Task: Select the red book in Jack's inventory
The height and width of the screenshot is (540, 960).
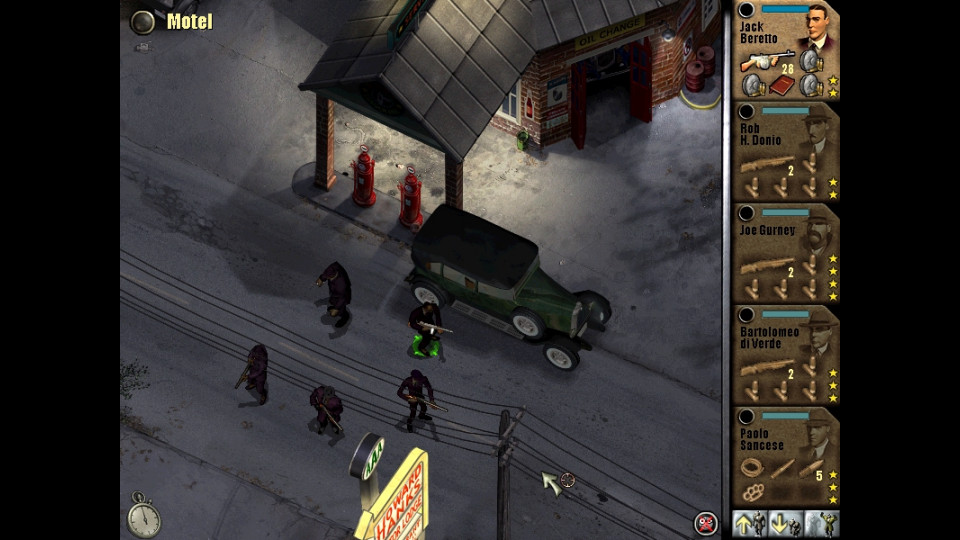Action: [x=779, y=87]
